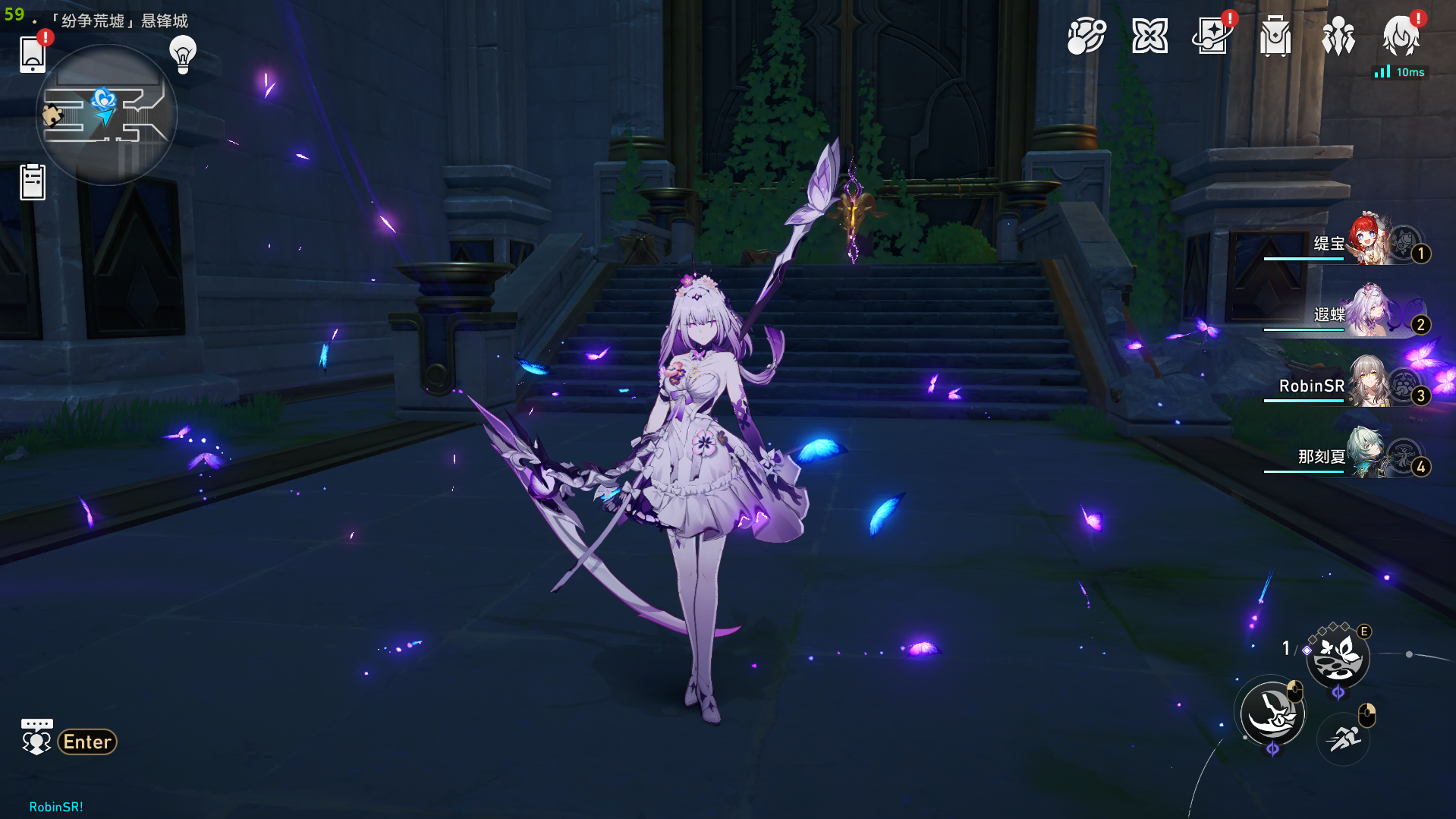Open the team lineup icon
Image resolution: width=1456 pixels, height=819 pixels.
[1338, 36]
